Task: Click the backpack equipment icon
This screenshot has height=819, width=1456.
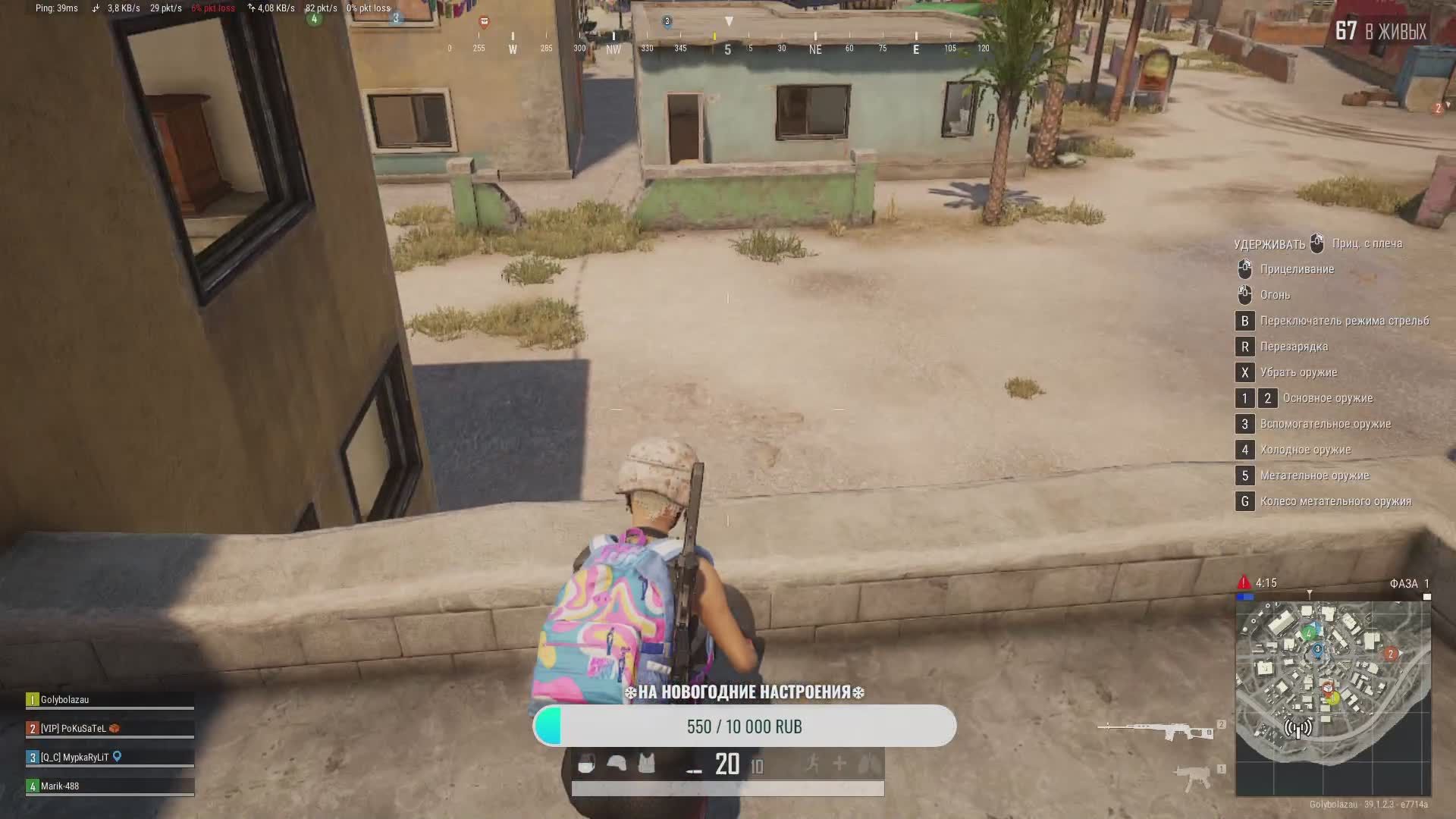Action: [x=586, y=764]
